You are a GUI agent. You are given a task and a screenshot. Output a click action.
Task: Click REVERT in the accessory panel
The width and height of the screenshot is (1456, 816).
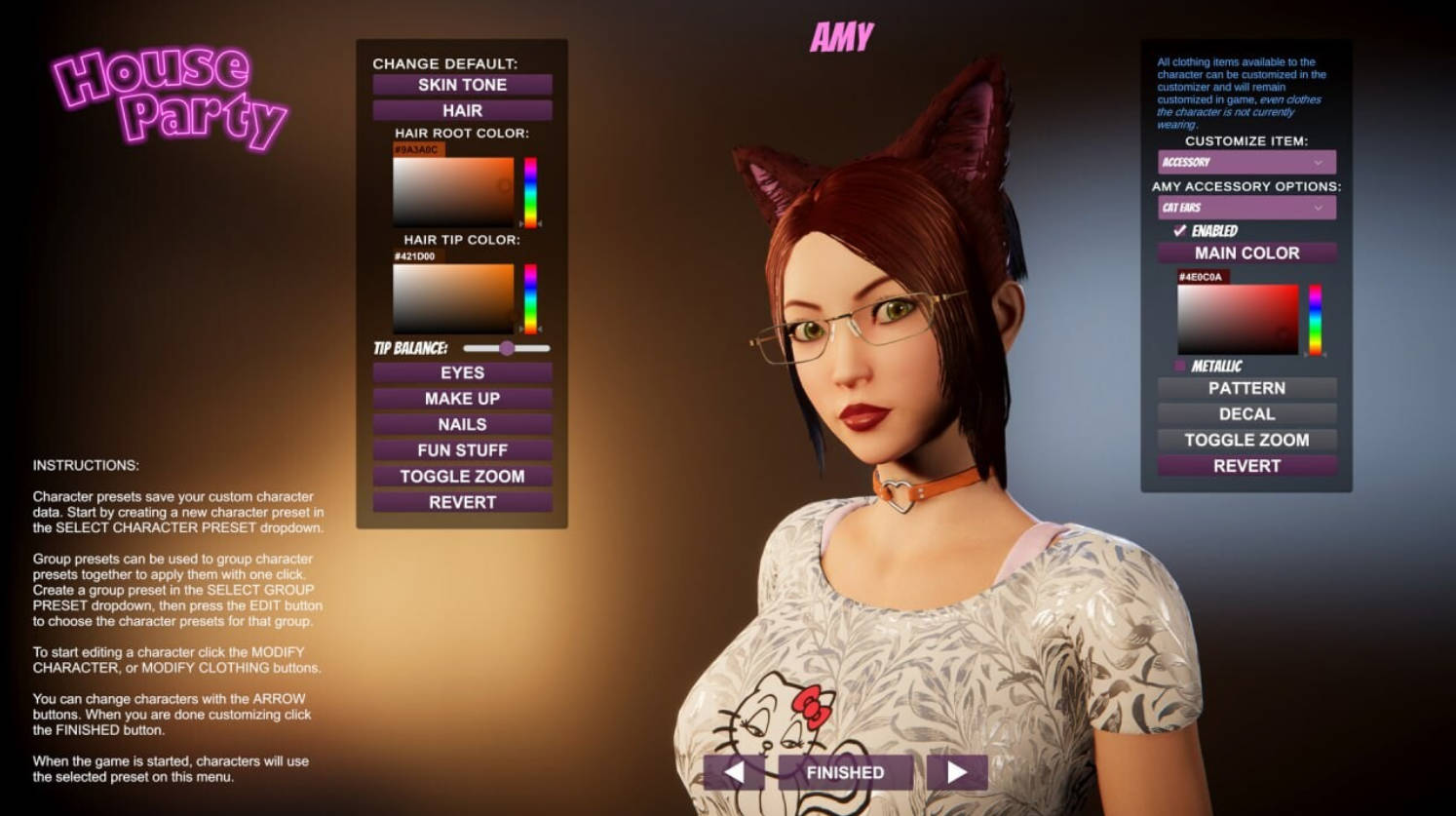click(1246, 466)
